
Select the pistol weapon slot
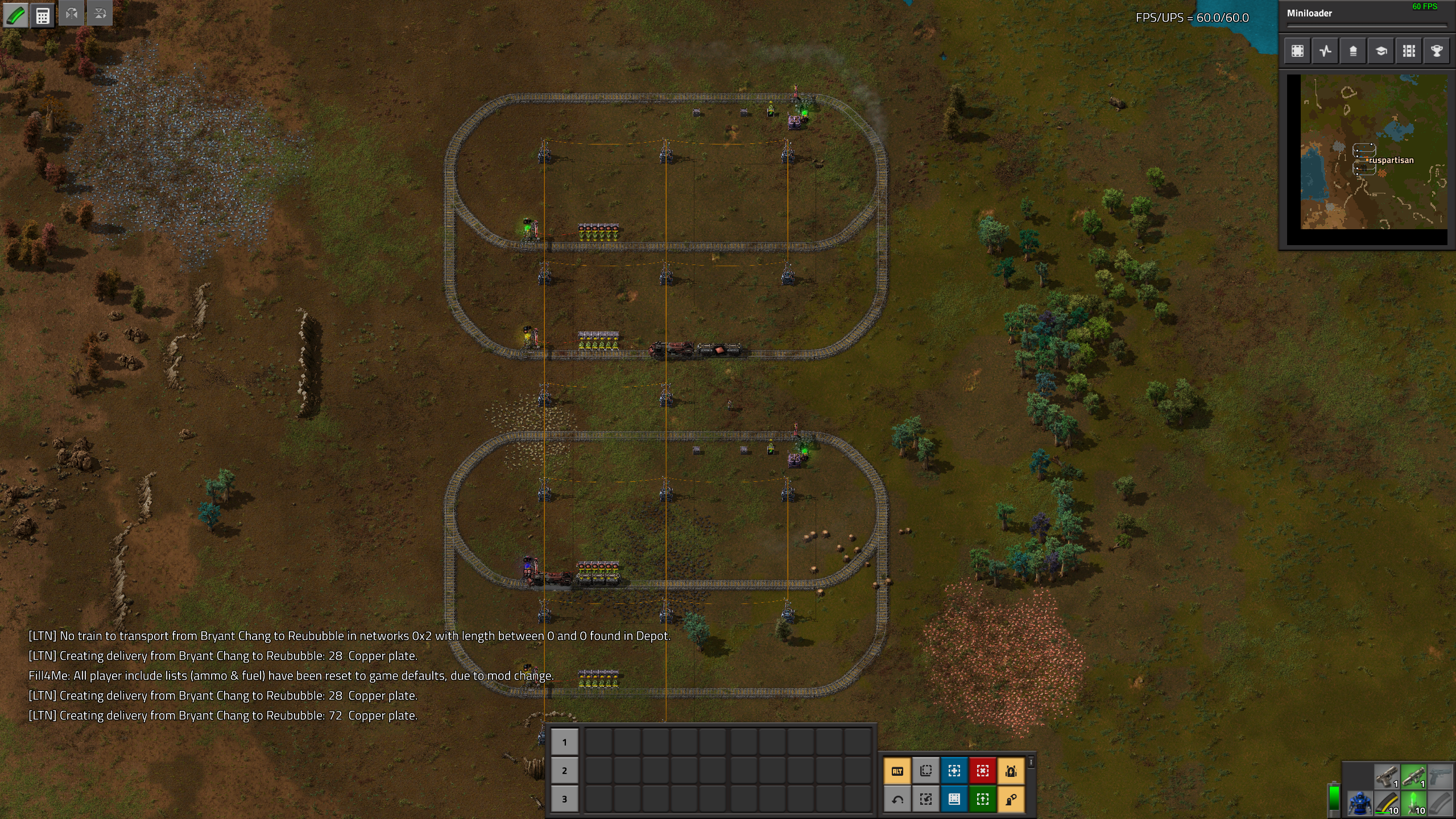coord(1387,776)
